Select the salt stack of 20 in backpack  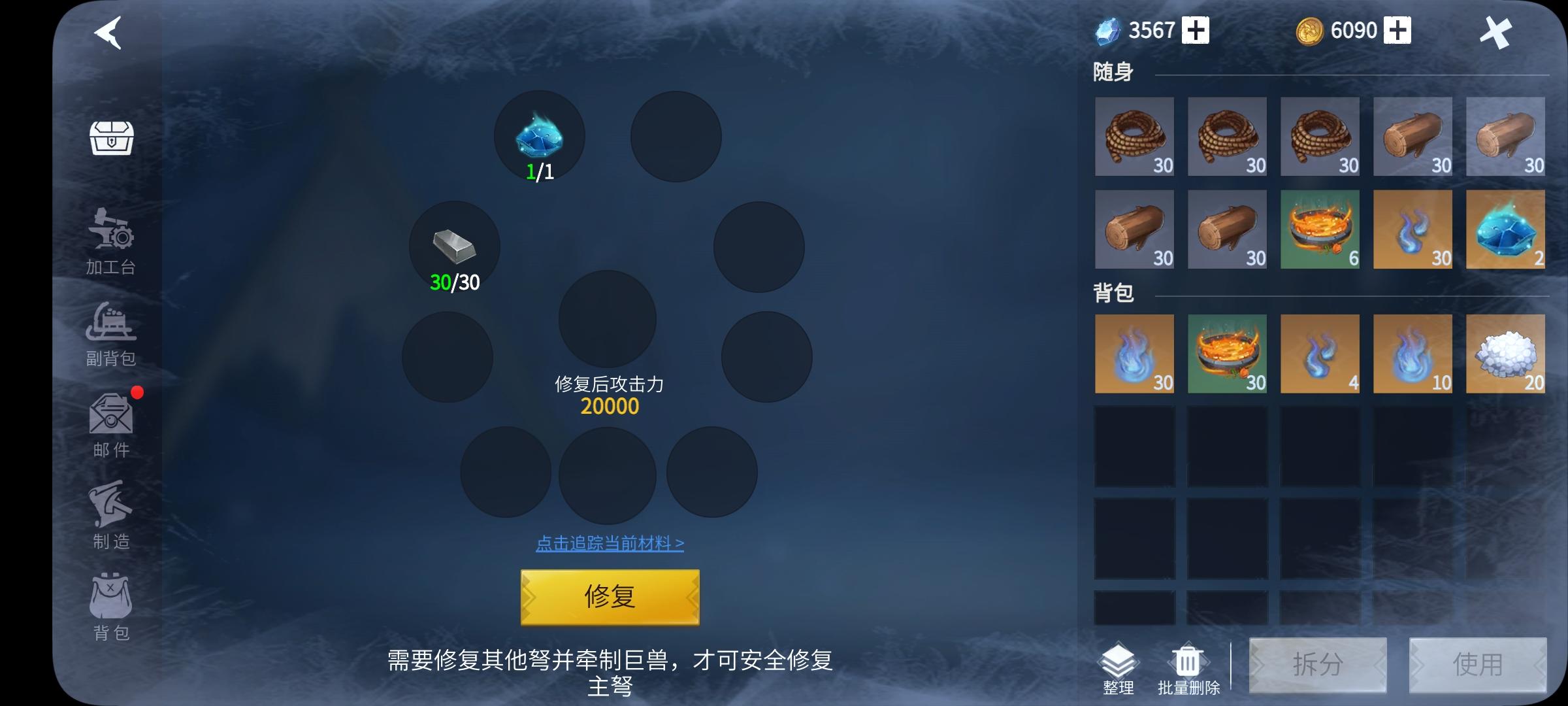[x=1505, y=354]
